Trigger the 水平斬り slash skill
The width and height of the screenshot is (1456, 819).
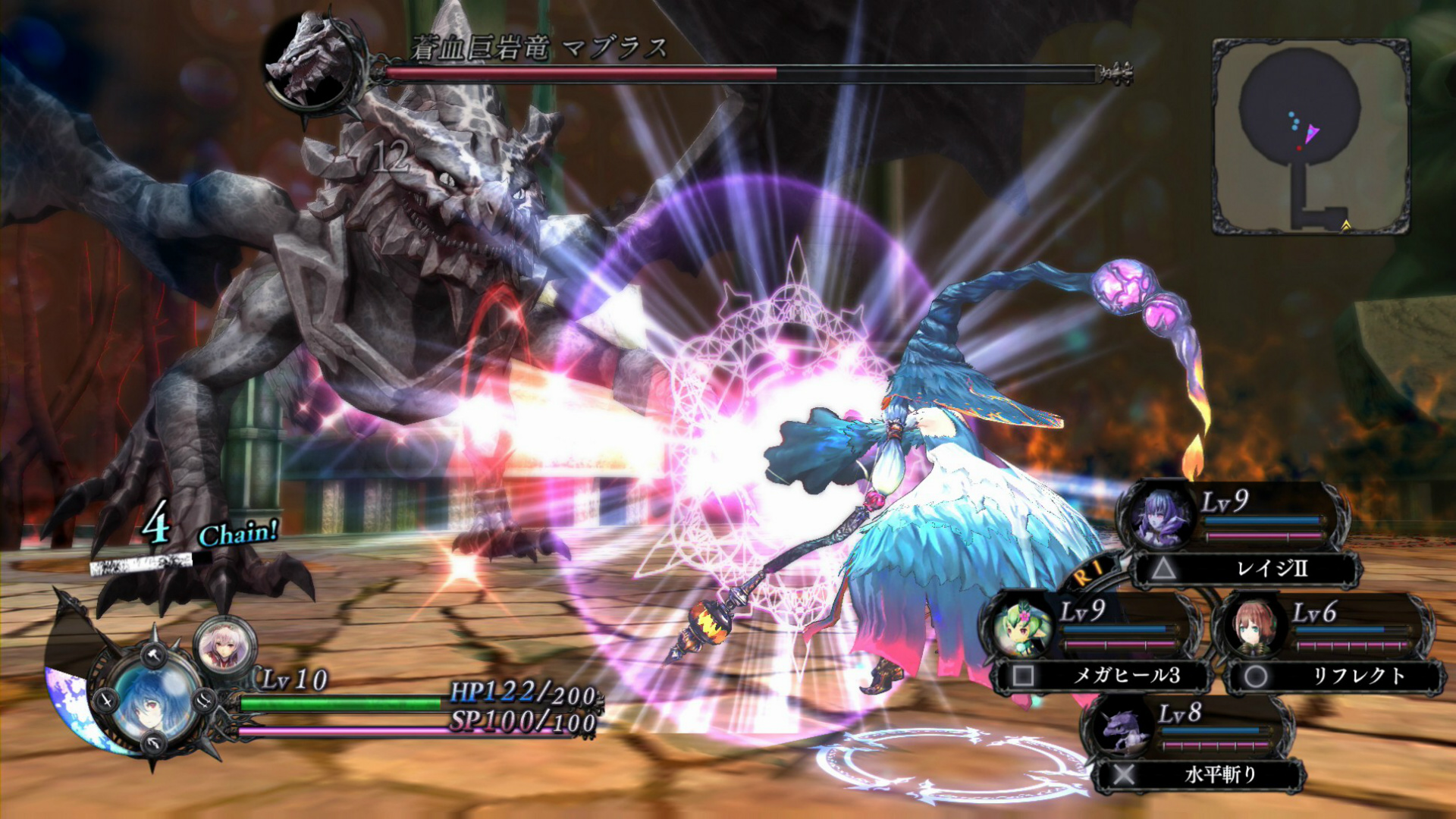pyautogui.click(x=1200, y=774)
